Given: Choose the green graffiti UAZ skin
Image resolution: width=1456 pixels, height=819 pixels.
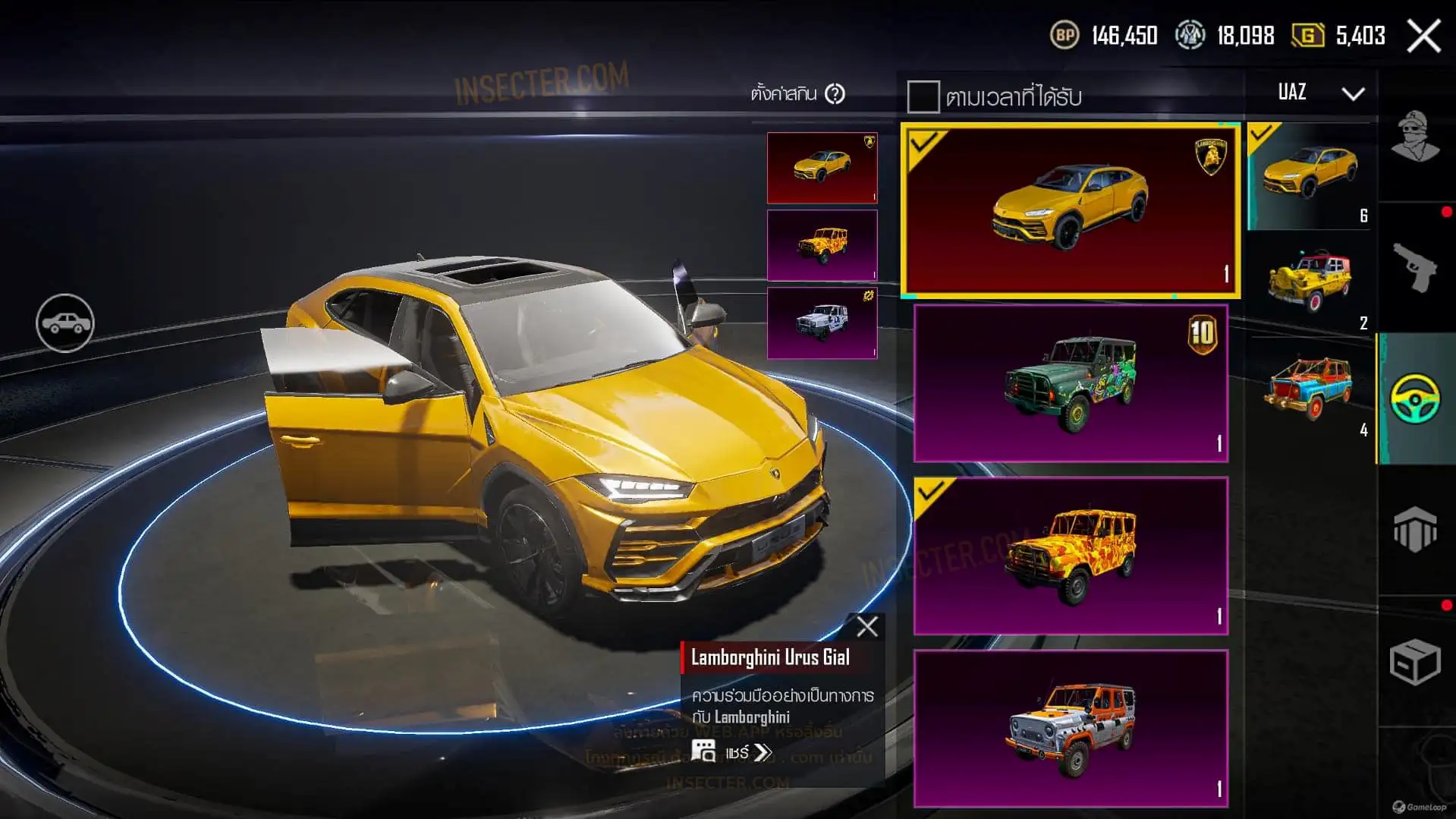Looking at the screenshot, I should pyautogui.click(x=1070, y=383).
